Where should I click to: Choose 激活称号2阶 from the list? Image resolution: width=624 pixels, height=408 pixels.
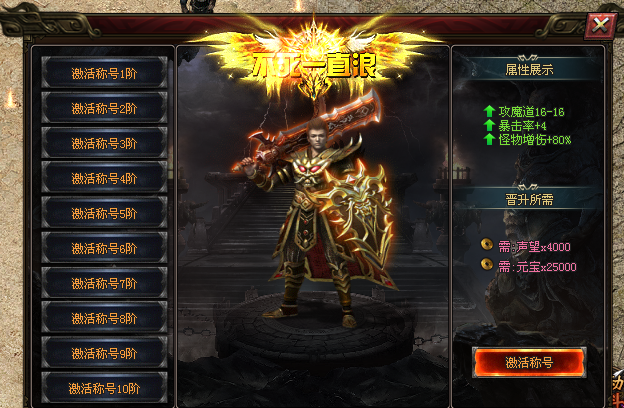tap(104, 108)
